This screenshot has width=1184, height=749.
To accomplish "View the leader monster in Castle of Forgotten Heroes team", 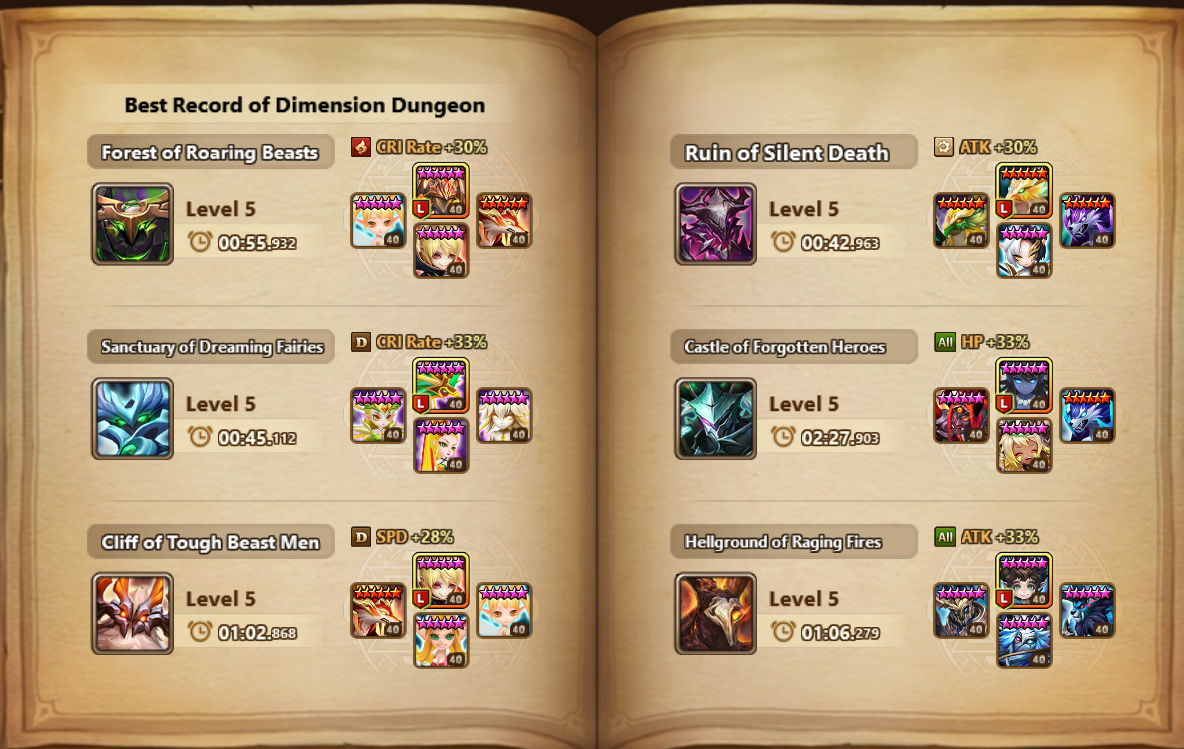I will tap(1024, 387).
